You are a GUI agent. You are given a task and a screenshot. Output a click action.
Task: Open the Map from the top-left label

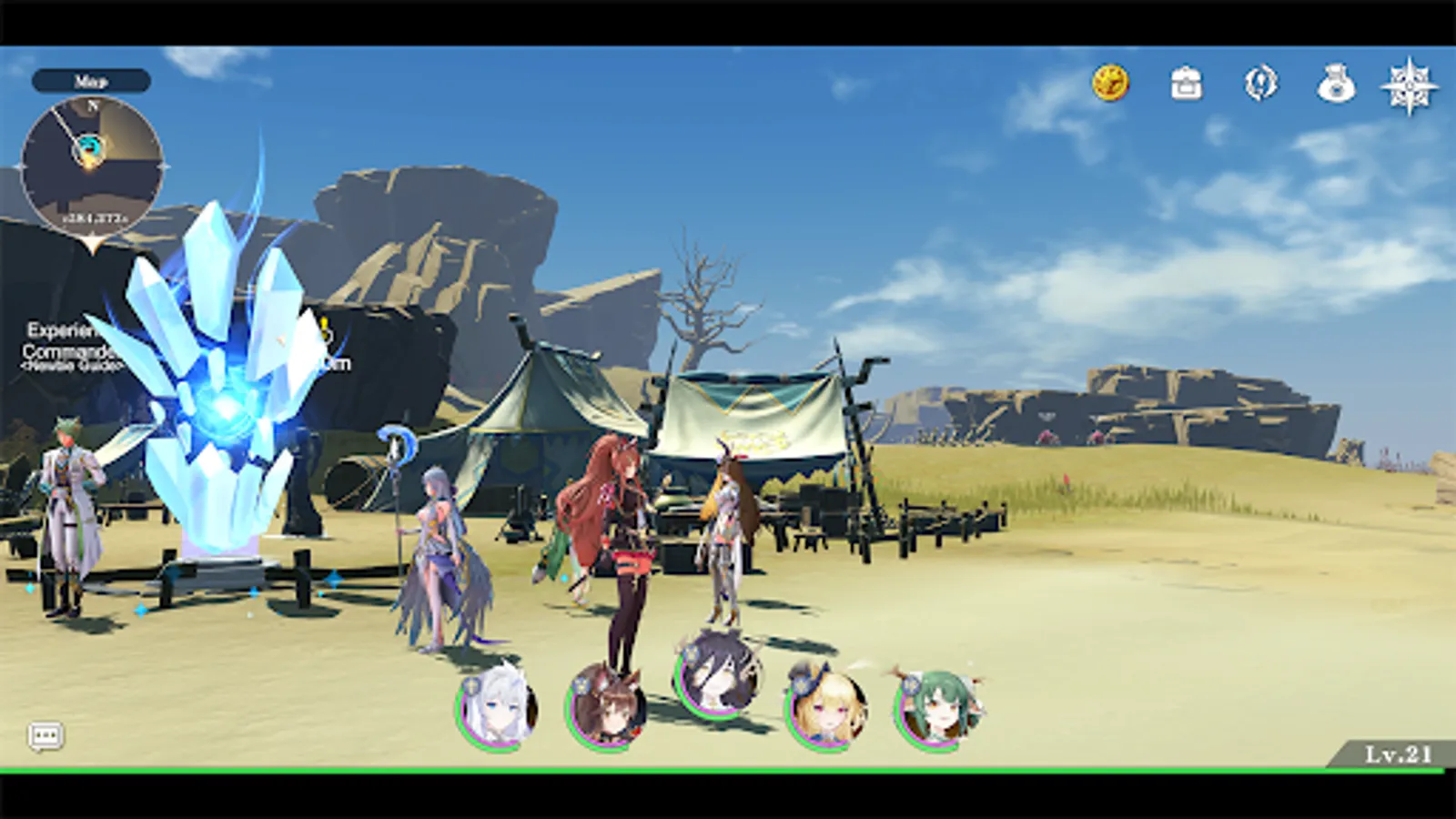(x=91, y=80)
